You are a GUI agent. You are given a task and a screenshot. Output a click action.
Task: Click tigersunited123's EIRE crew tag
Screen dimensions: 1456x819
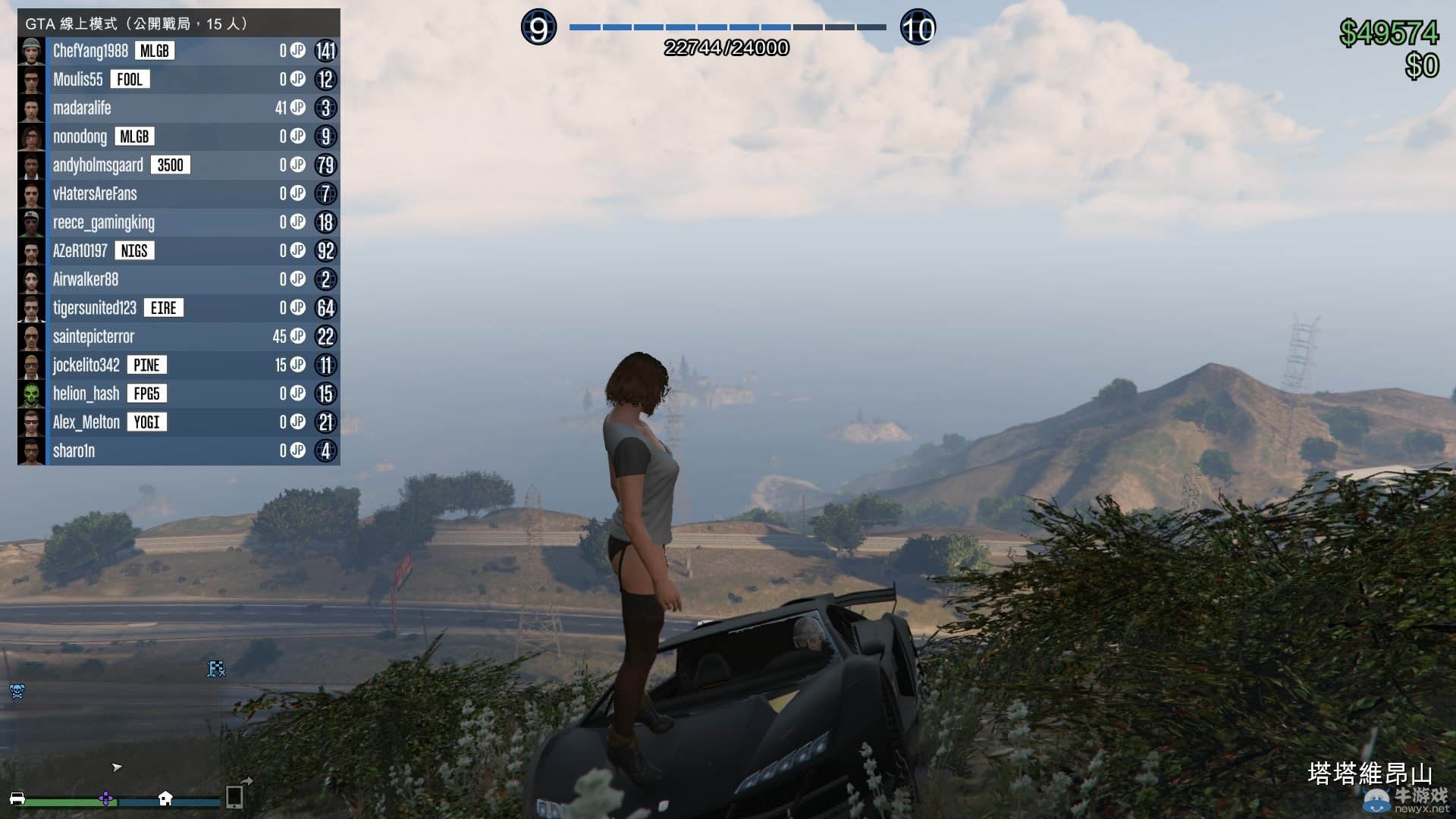pyautogui.click(x=163, y=308)
